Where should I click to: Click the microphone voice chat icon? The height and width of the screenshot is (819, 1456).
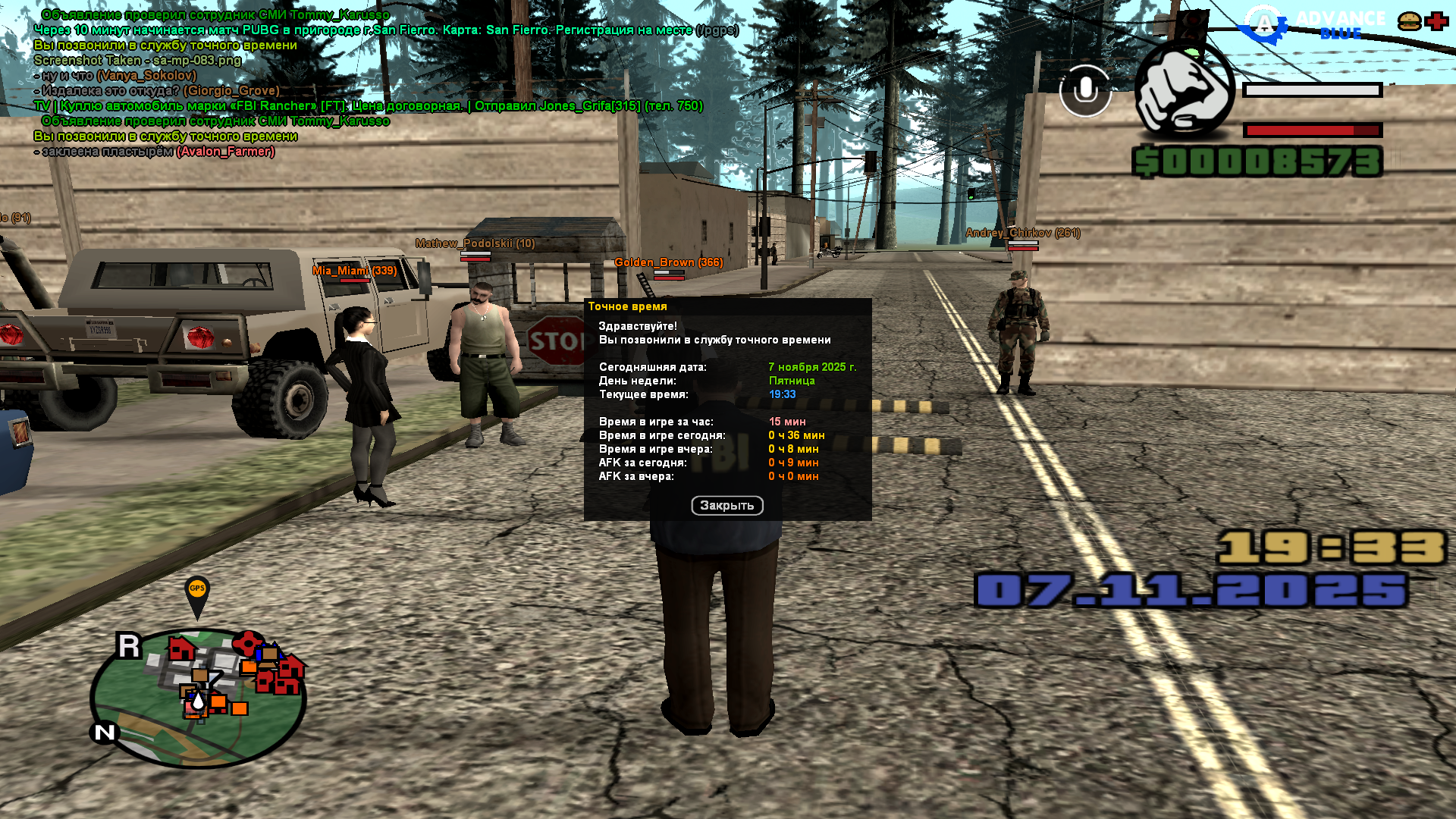(x=1085, y=91)
